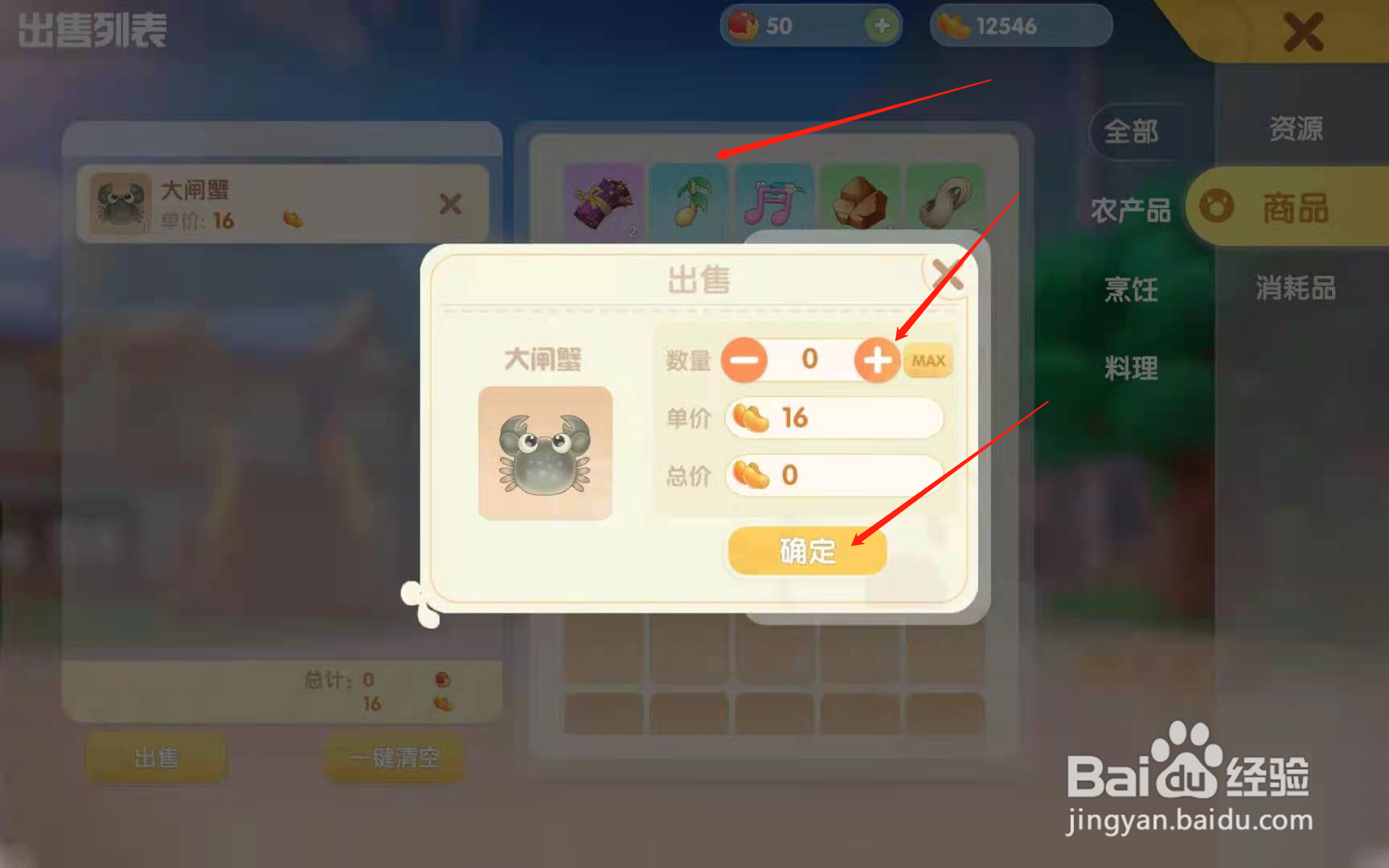Click the 出售 sell button
1389x868 pixels.
pyautogui.click(x=158, y=757)
